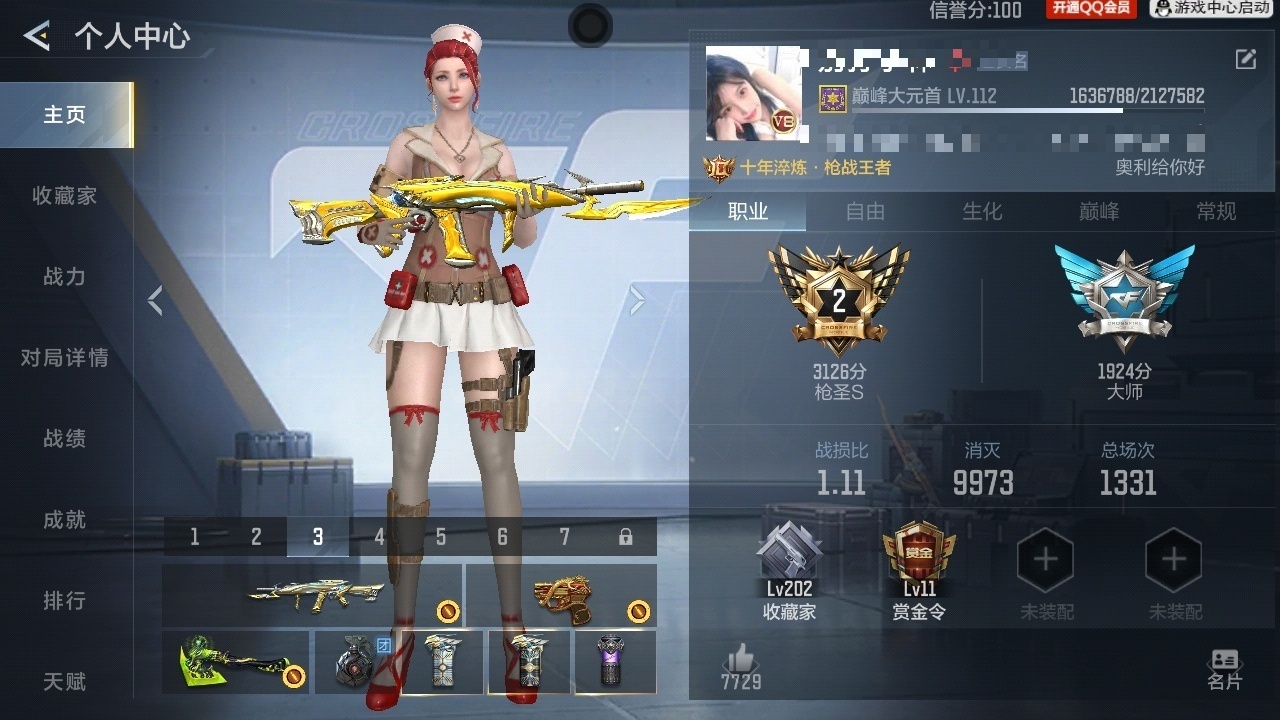
Task: Click the 开通QQ会员 membership button
Action: point(1091,9)
